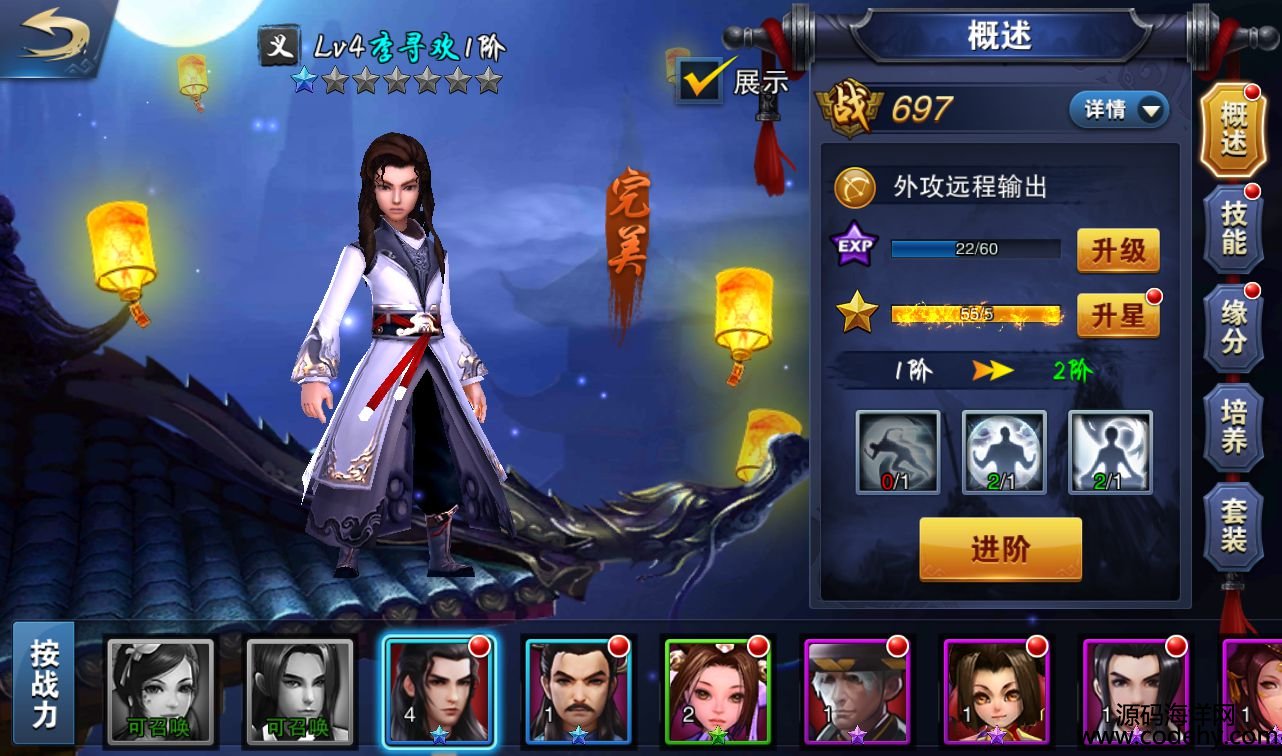Click the 按战力 sort button
1282x756 pixels.
(x=44, y=683)
